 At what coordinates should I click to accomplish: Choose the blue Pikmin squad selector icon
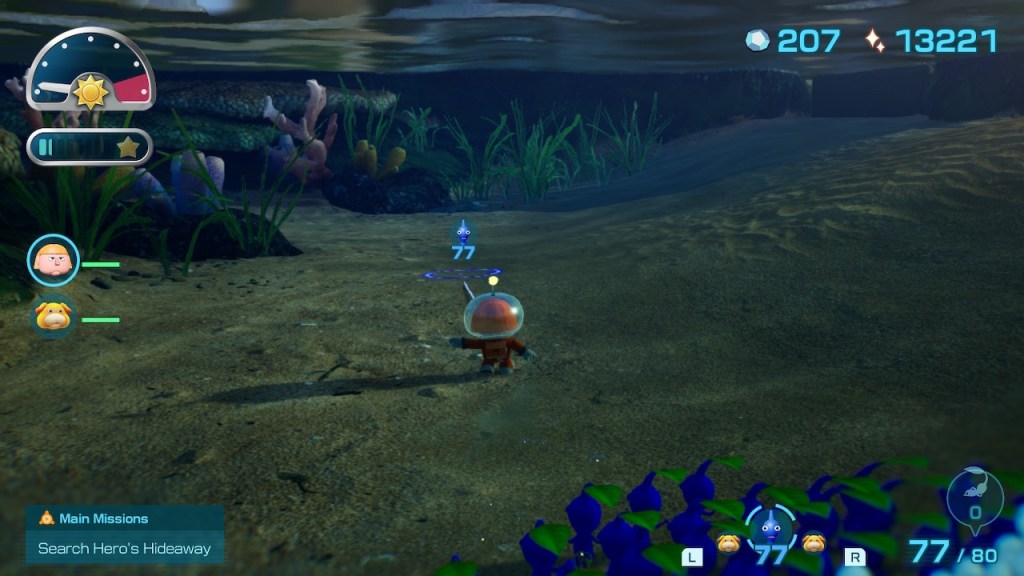pyautogui.click(x=770, y=528)
